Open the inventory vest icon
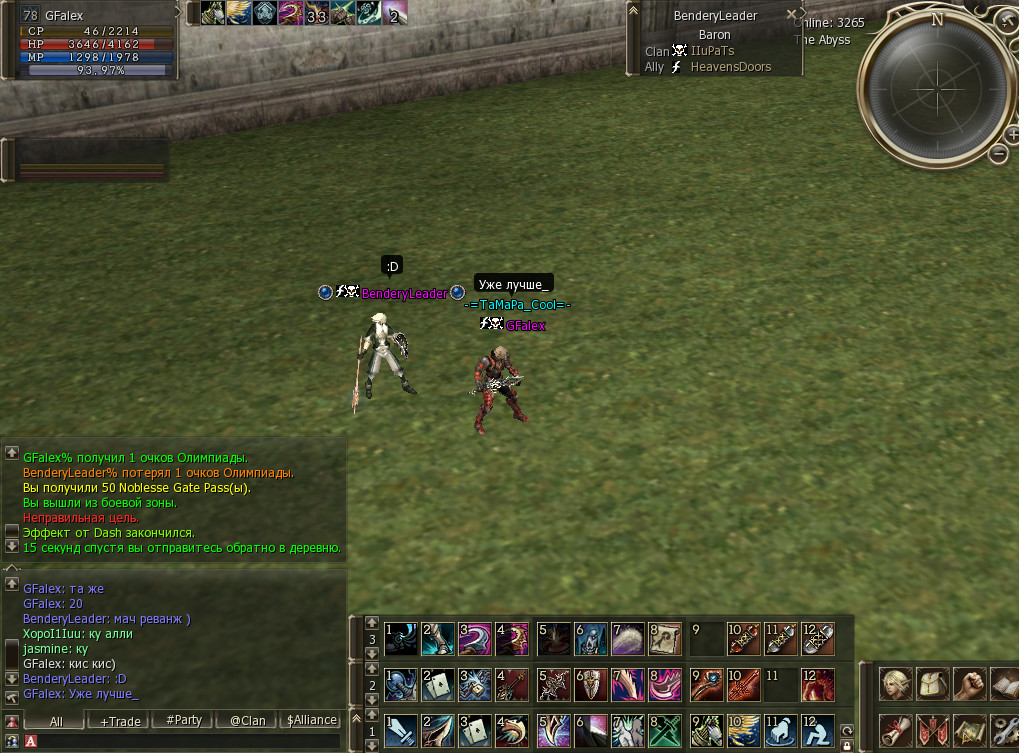 tap(931, 684)
